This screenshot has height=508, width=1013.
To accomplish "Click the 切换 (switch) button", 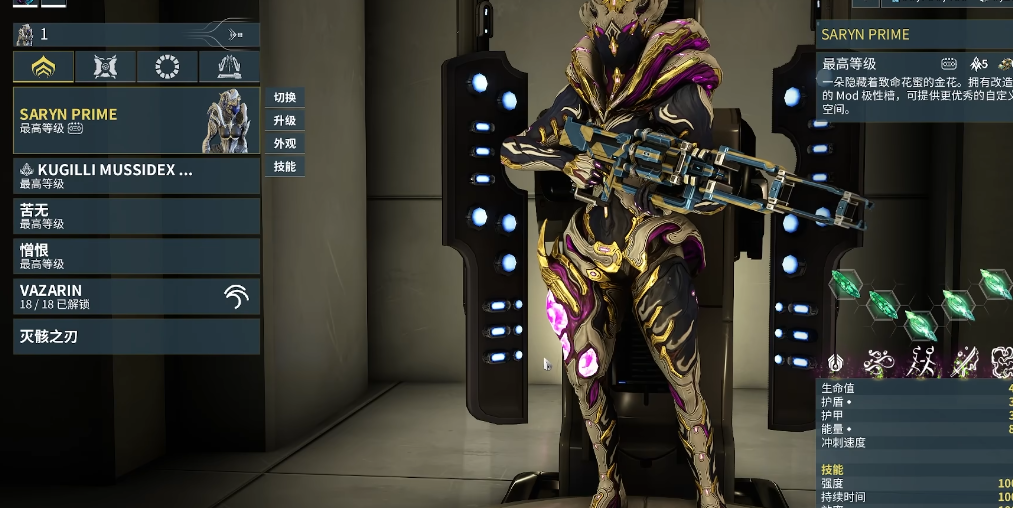I will [285, 98].
